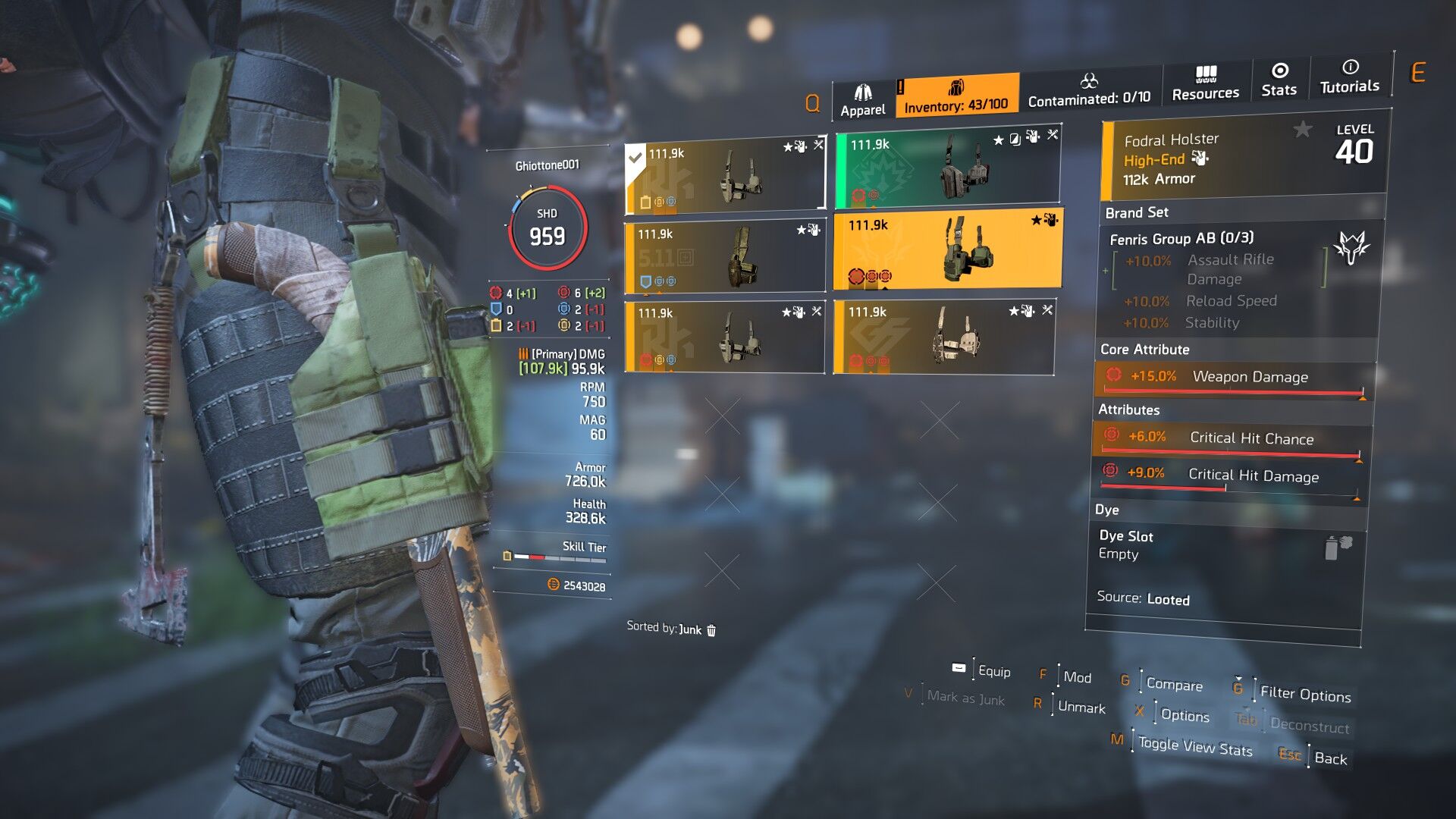Choose the 5.11 brand holster tile
Viewport: 1456px width, 819px height.
[725, 256]
